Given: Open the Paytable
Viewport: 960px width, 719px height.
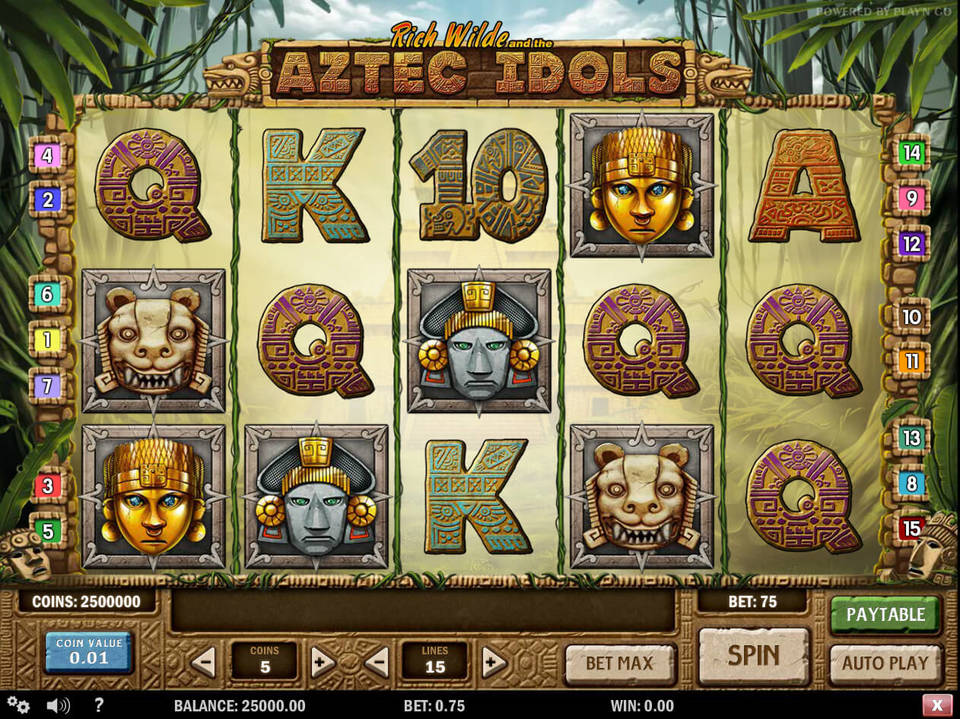Looking at the screenshot, I should 885,614.
